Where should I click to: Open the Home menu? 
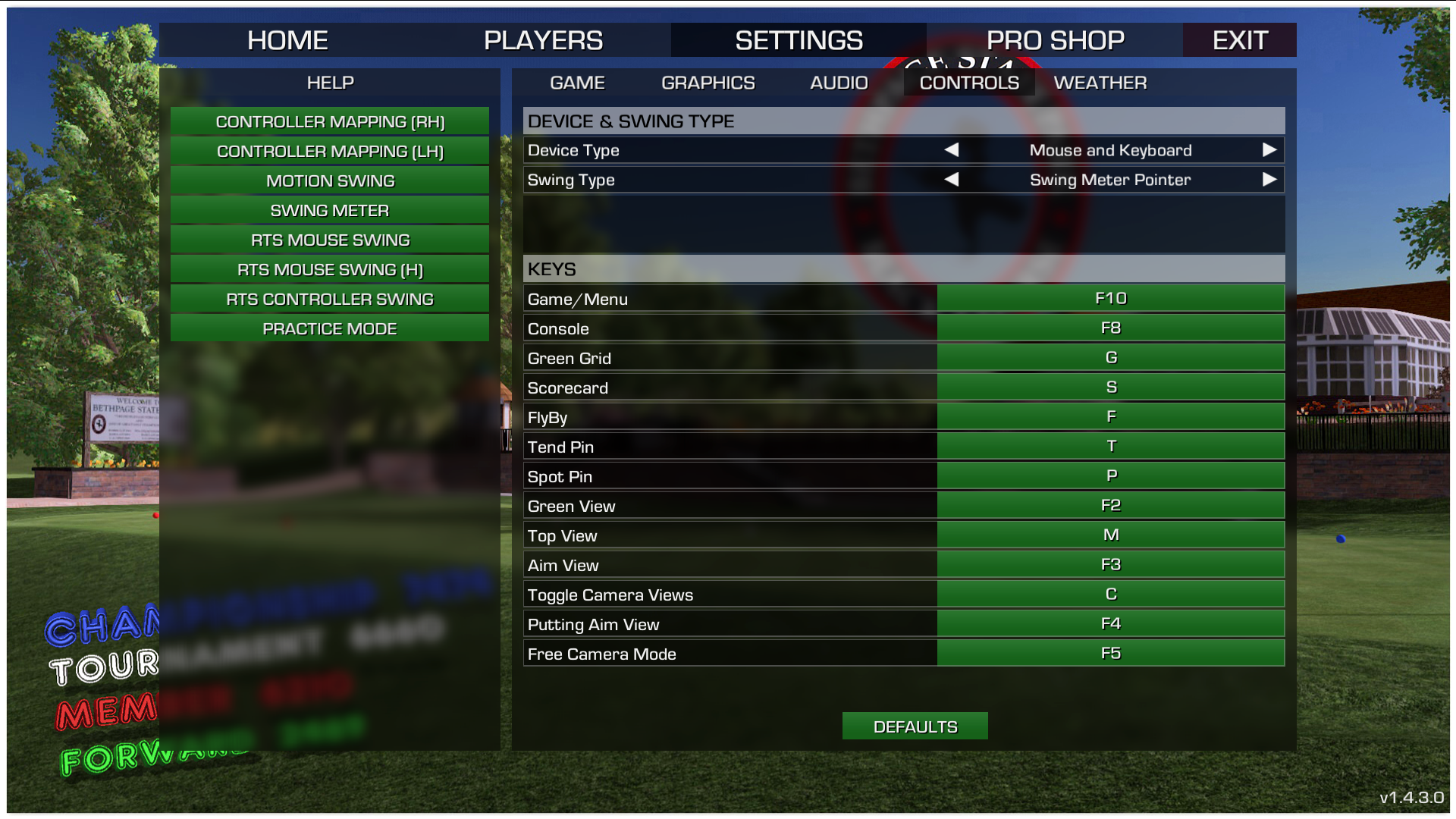(x=287, y=40)
